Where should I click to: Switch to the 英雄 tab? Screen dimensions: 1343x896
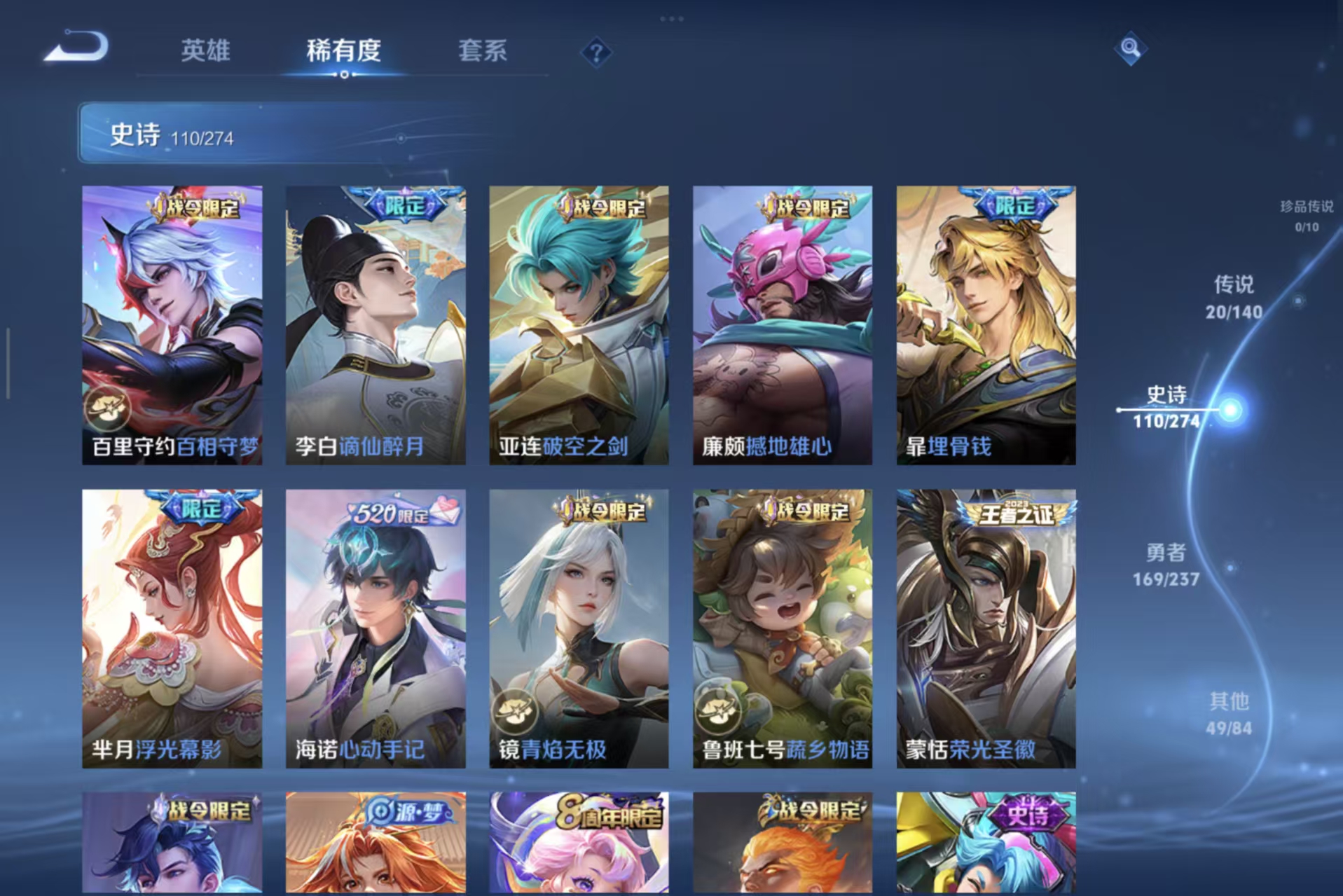(x=205, y=50)
